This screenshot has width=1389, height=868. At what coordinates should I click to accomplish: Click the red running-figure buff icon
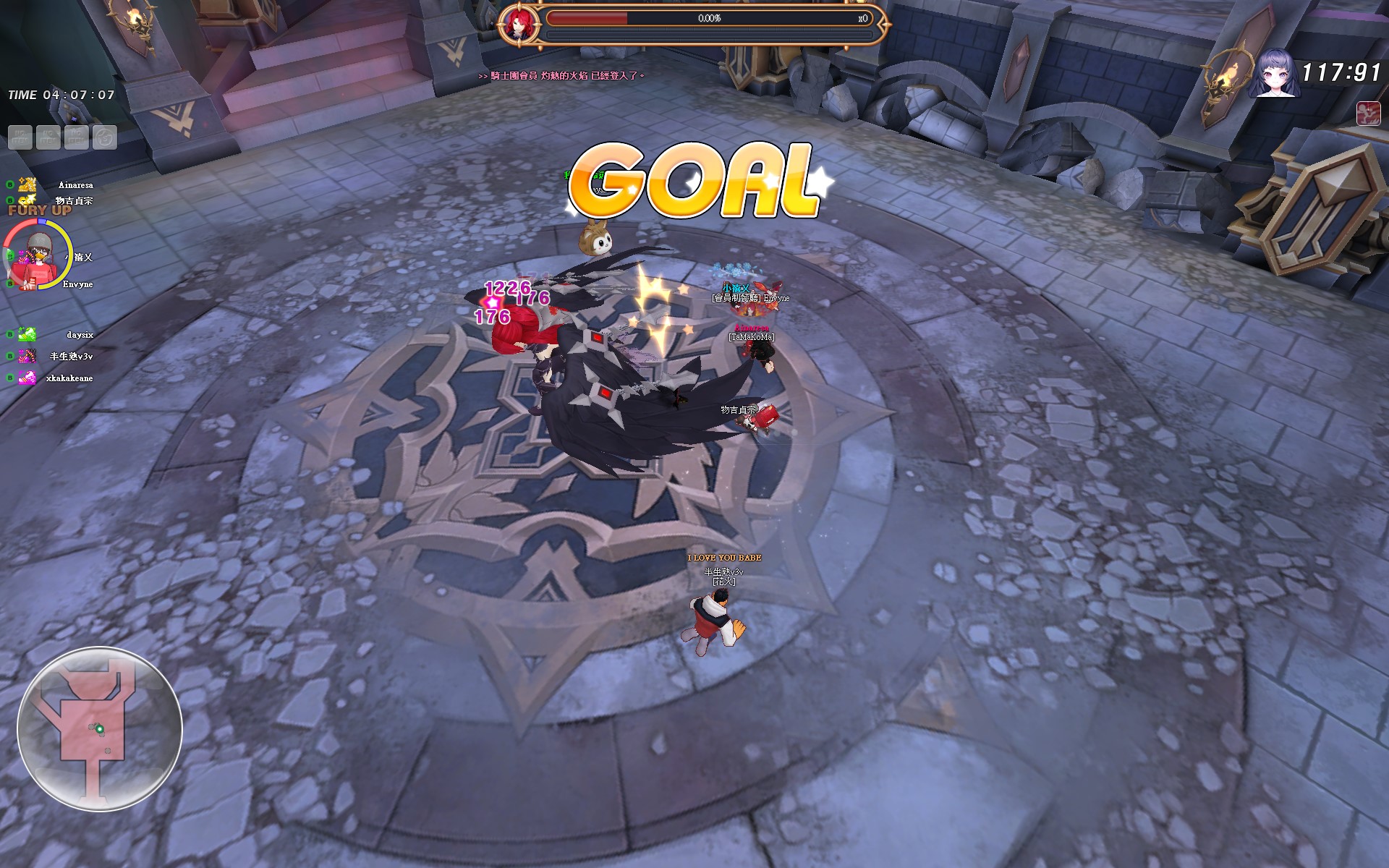[x=1368, y=114]
